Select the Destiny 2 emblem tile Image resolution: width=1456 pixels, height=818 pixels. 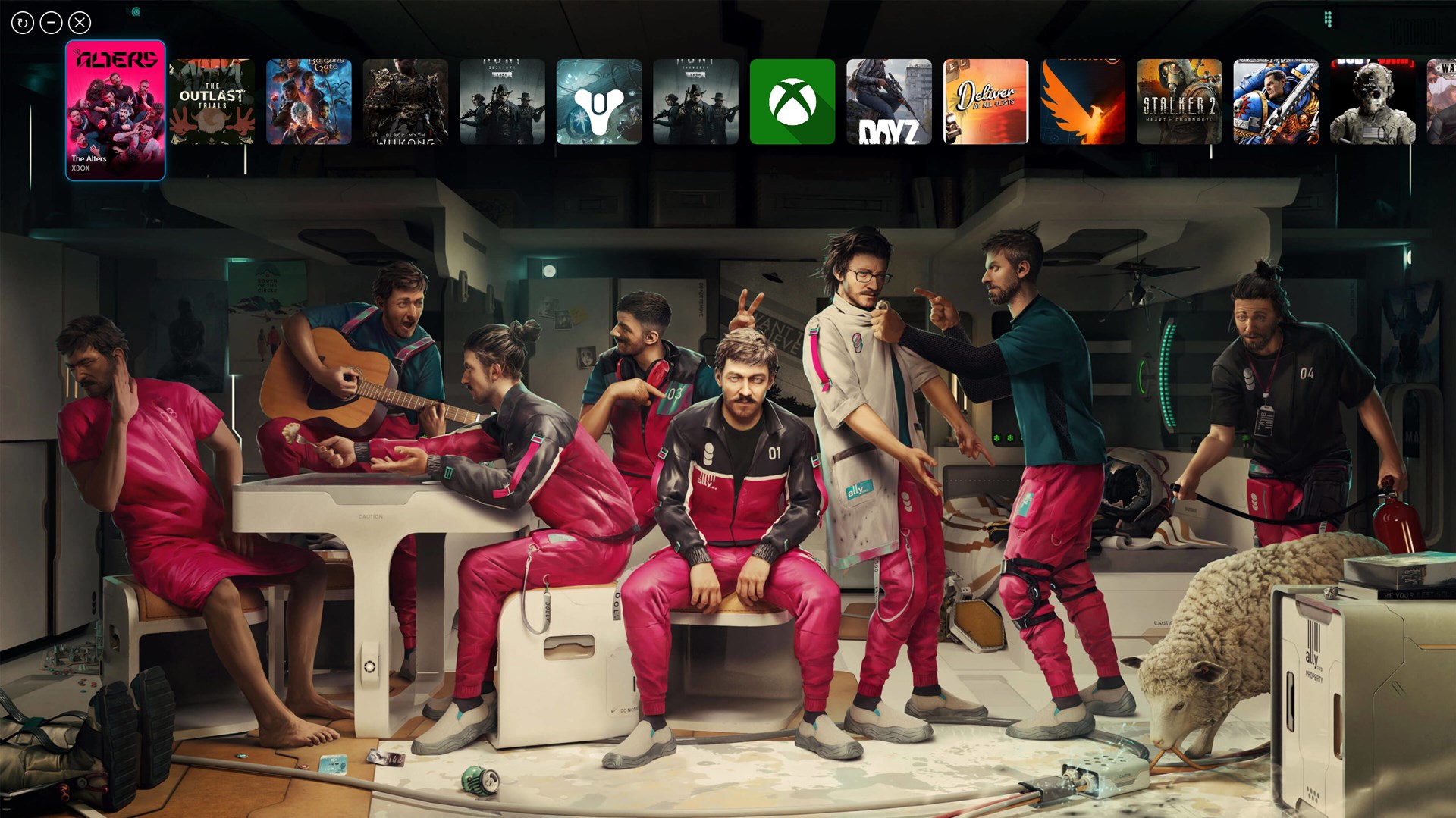(599, 101)
